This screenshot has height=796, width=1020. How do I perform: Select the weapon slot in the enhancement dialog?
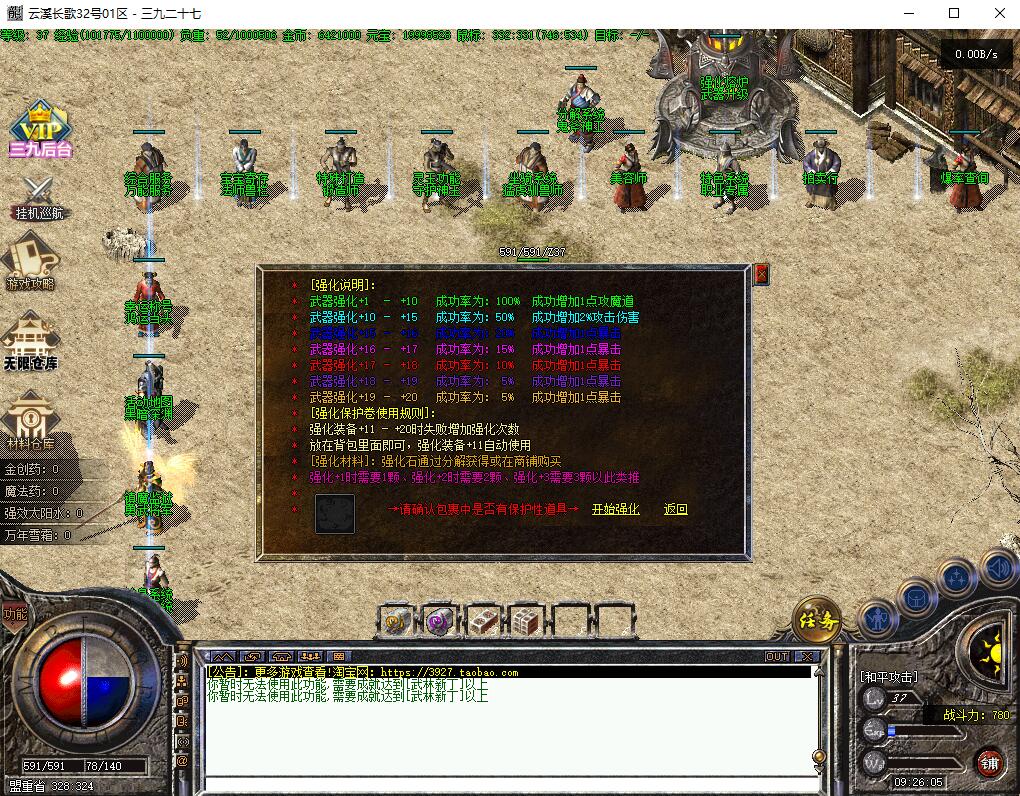coord(335,513)
